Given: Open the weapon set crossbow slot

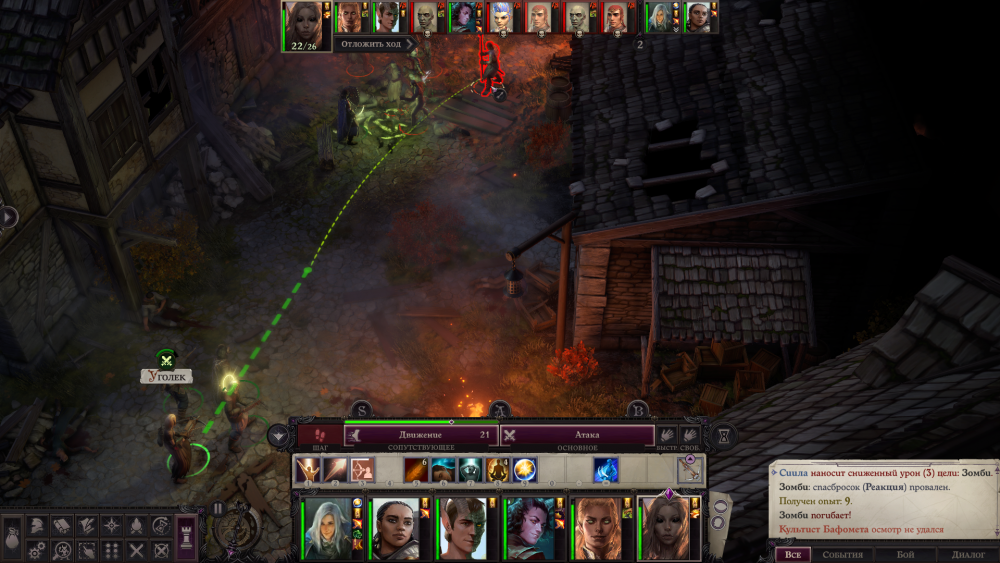Looking at the screenshot, I should click(x=690, y=469).
